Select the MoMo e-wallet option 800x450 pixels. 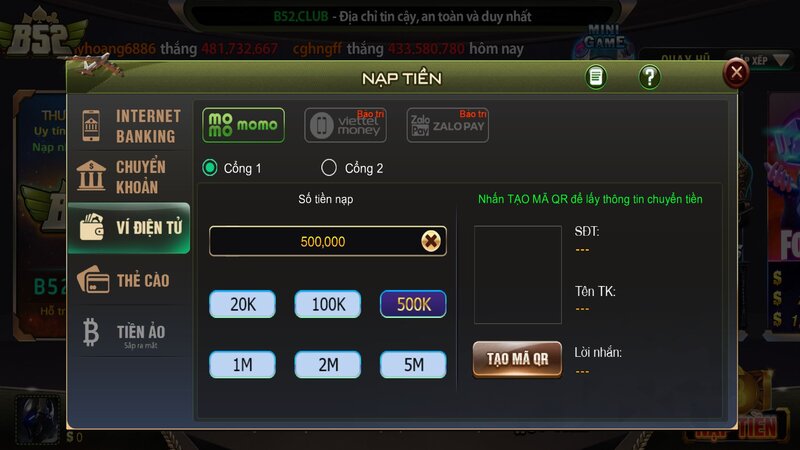pos(243,125)
